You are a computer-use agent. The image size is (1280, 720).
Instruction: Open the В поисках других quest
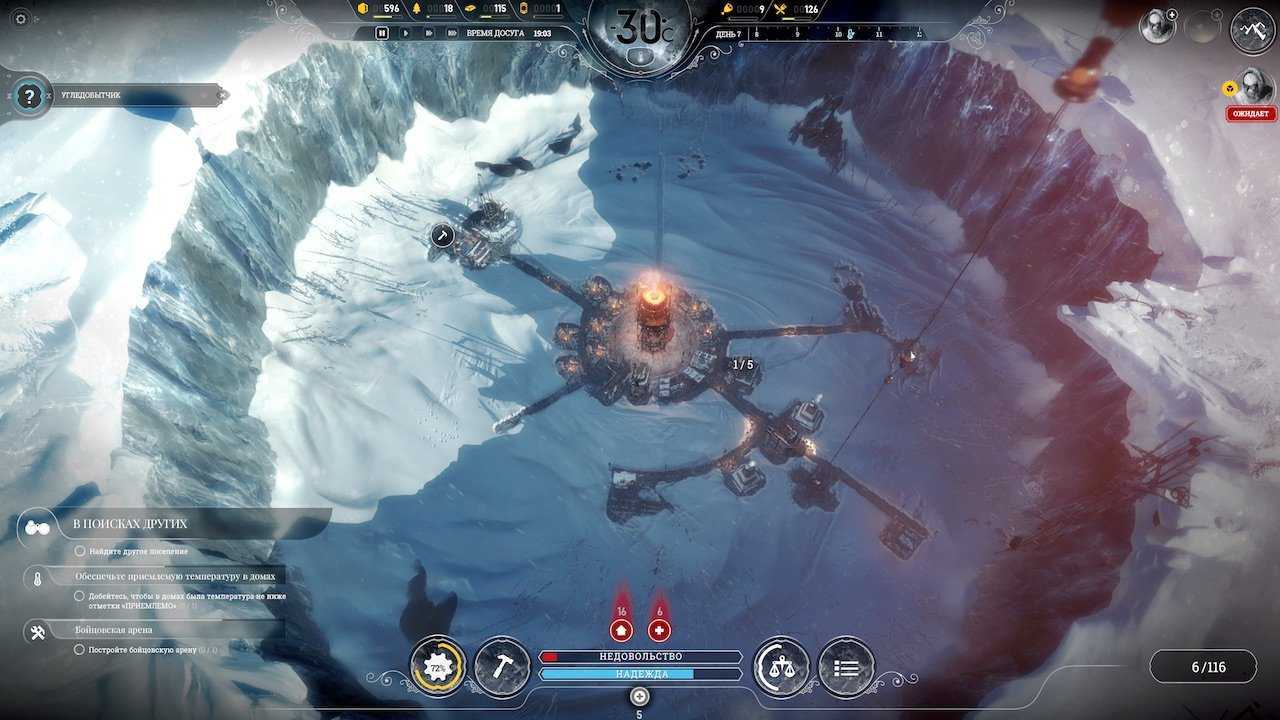(x=130, y=524)
